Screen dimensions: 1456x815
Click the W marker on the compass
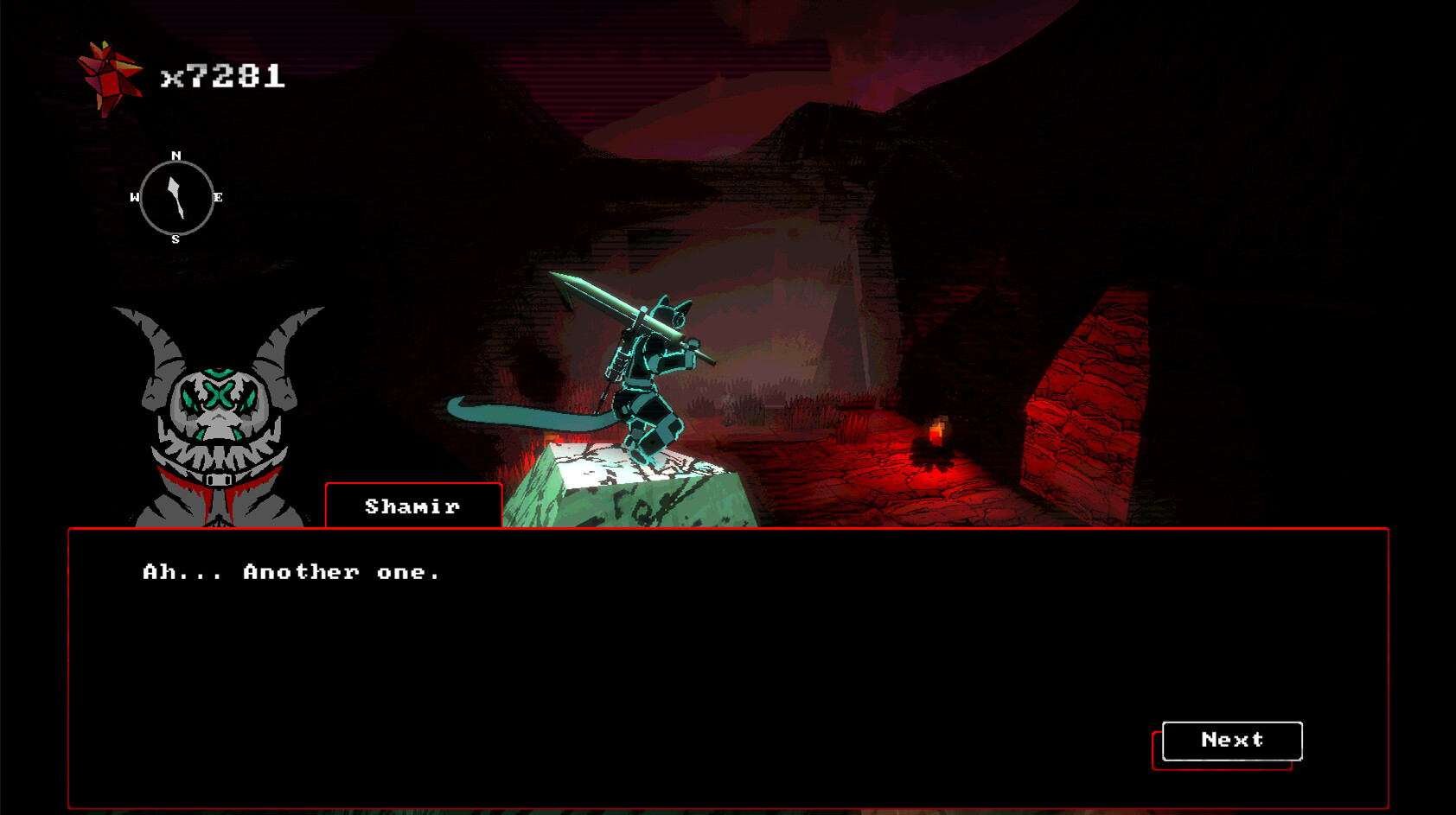(136, 197)
